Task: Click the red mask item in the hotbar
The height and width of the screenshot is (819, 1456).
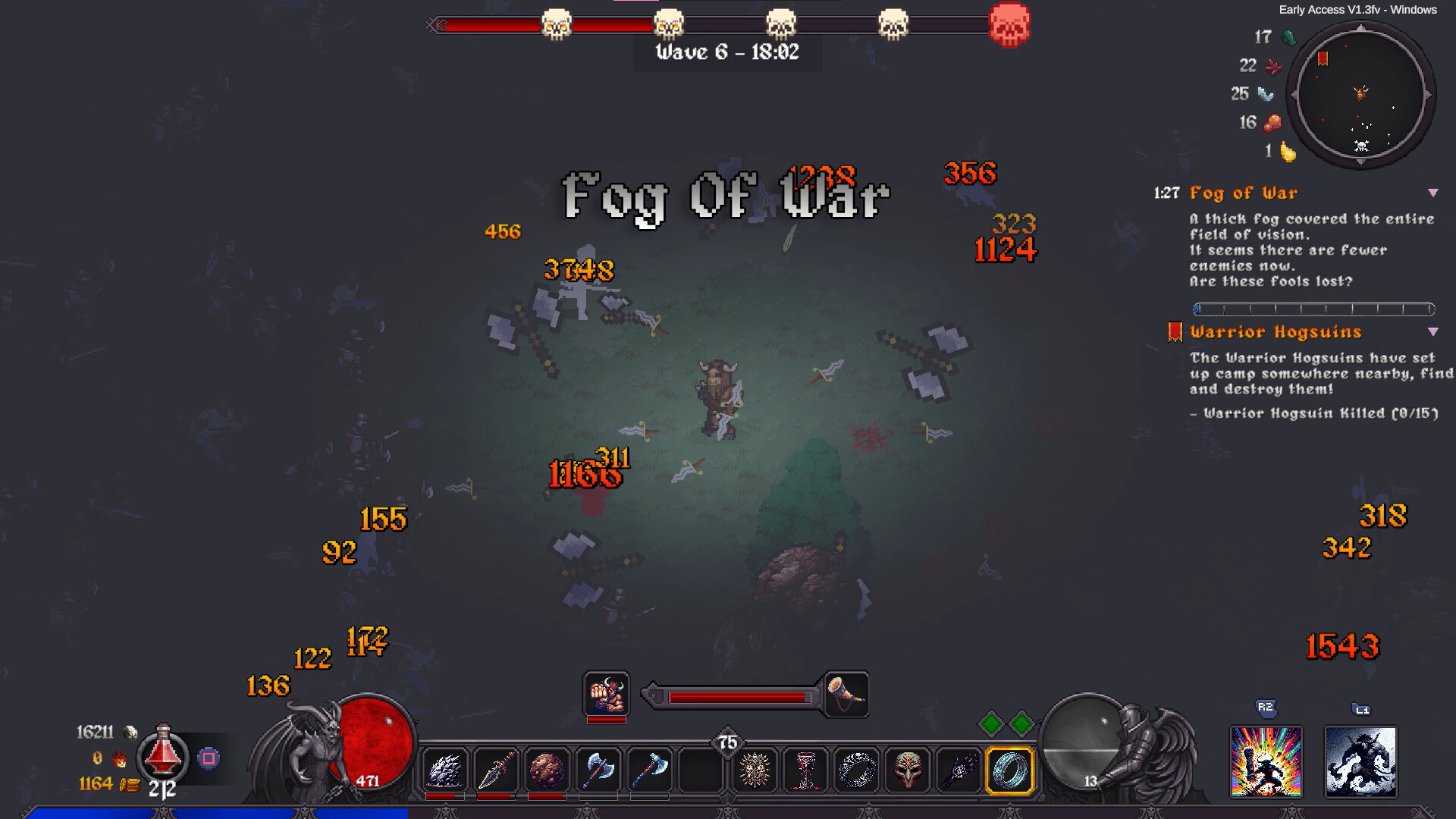Action: click(x=907, y=770)
